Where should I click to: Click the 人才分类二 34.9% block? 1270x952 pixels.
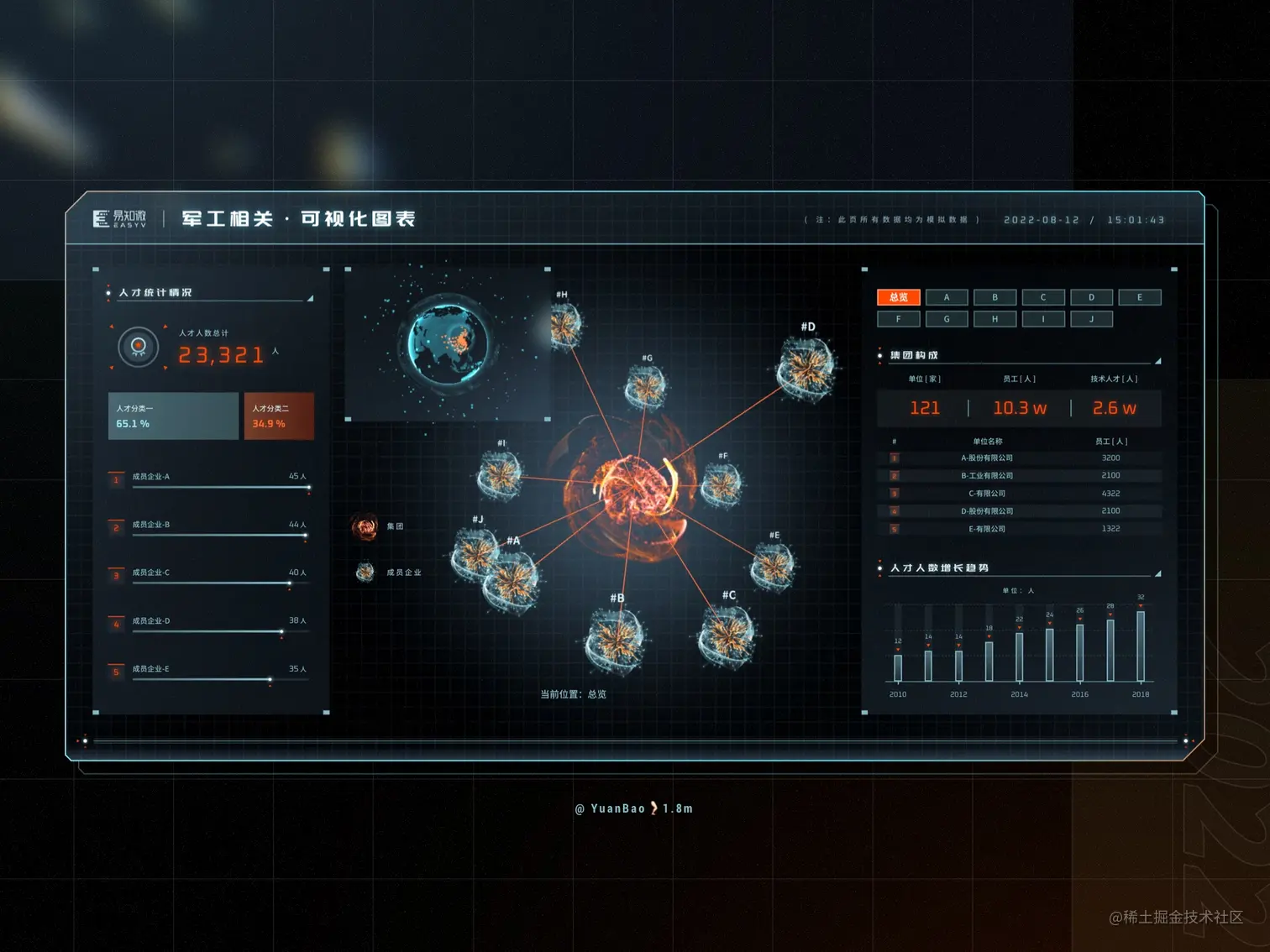point(279,416)
